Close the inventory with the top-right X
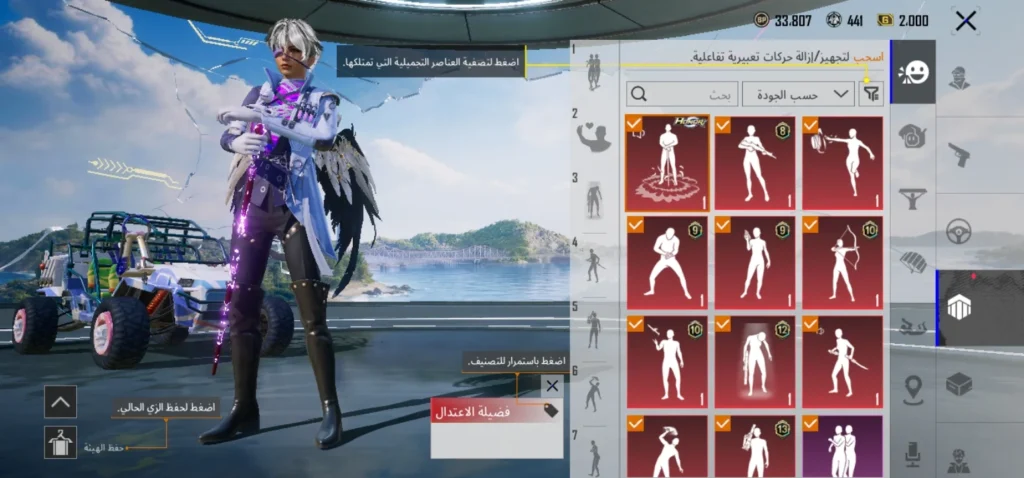Viewport: 1024px width, 478px height. tap(965, 20)
